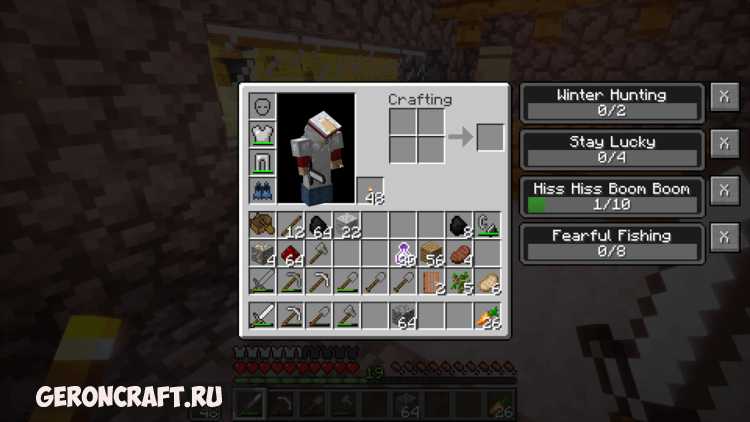The width and height of the screenshot is (750, 422).
Task: Click the equipped blue boots slot
Action: pyautogui.click(x=262, y=190)
